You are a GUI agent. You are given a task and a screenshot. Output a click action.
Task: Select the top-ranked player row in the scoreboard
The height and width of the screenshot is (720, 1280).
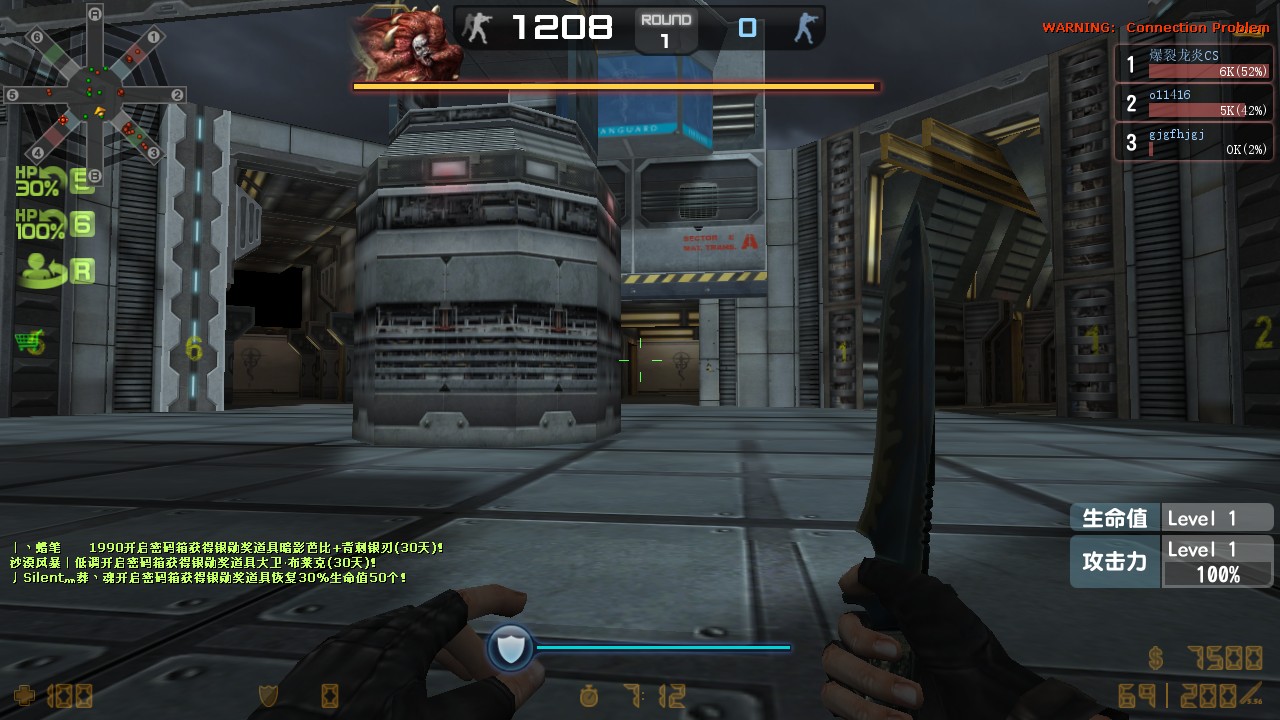(x=1194, y=65)
